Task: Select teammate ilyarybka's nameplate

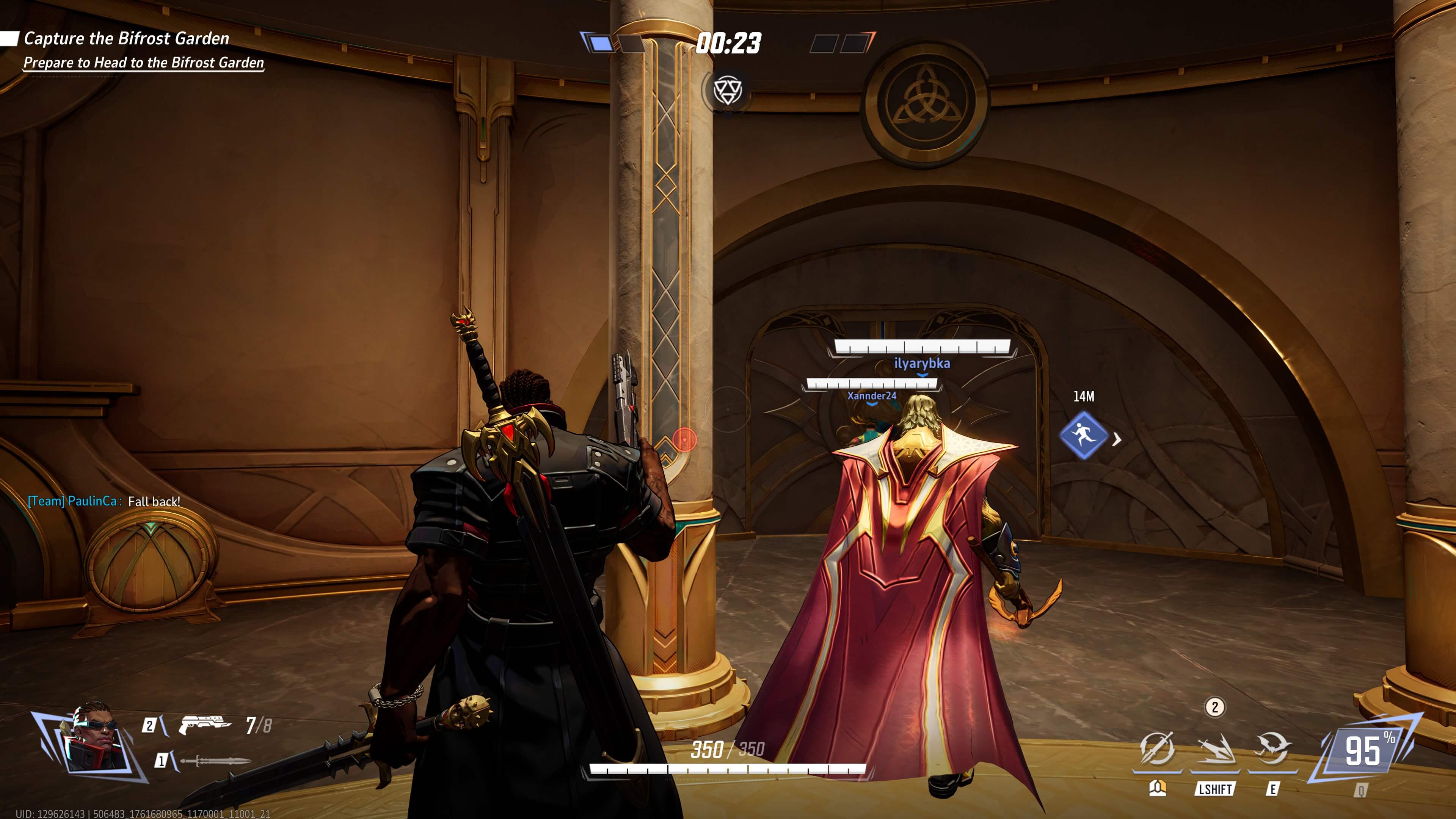Action: [921, 364]
